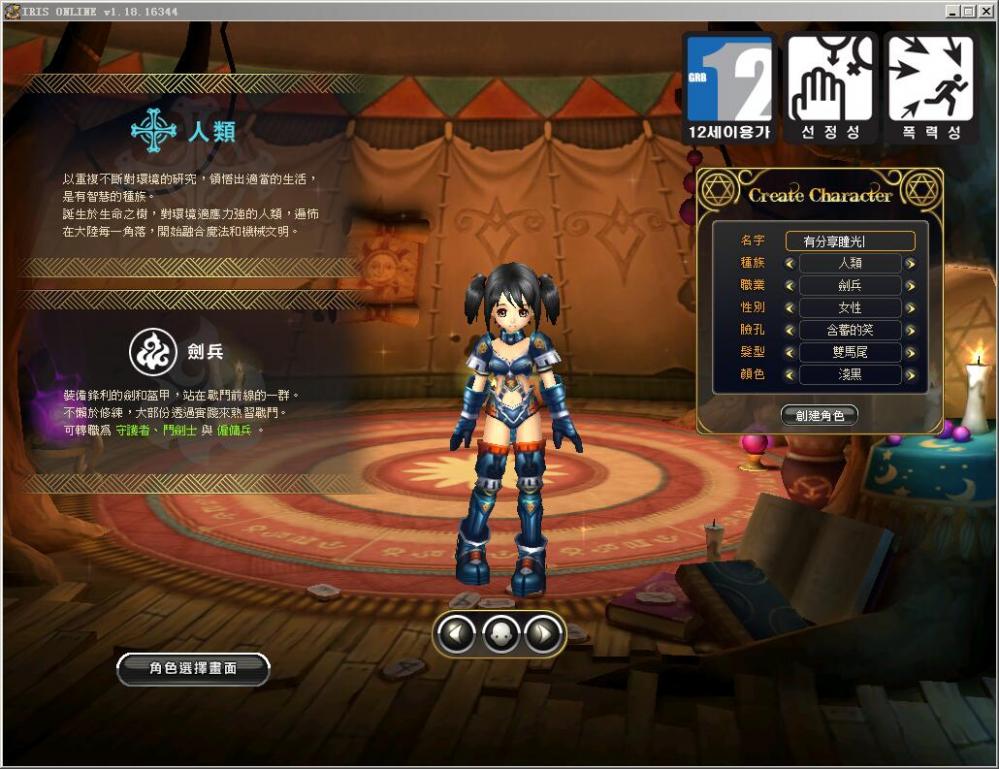999x769 pixels.
Task: Return via the 角色選擇畫面 button
Action: pos(193,669)
